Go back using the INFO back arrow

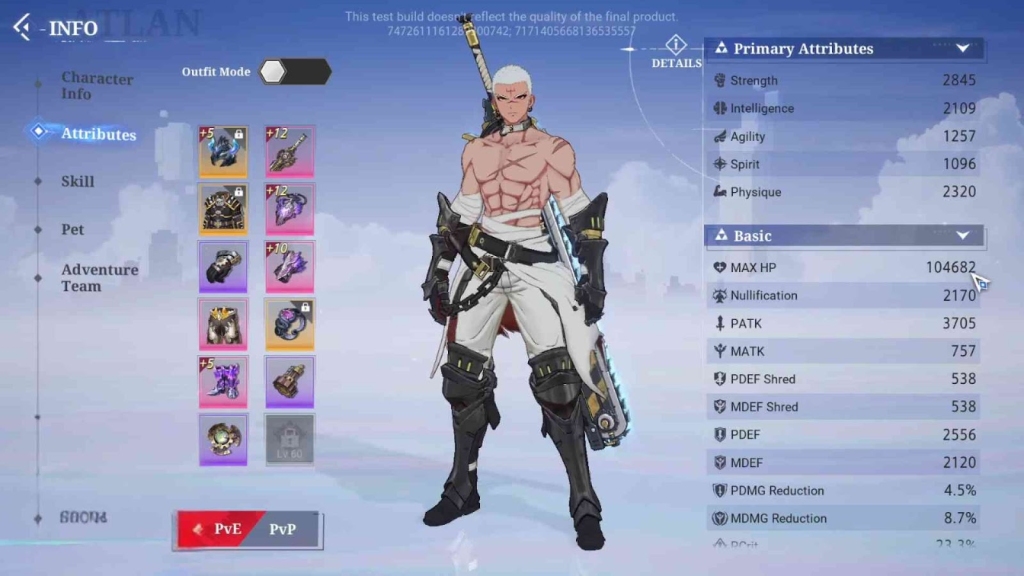(x=22, y=27)
